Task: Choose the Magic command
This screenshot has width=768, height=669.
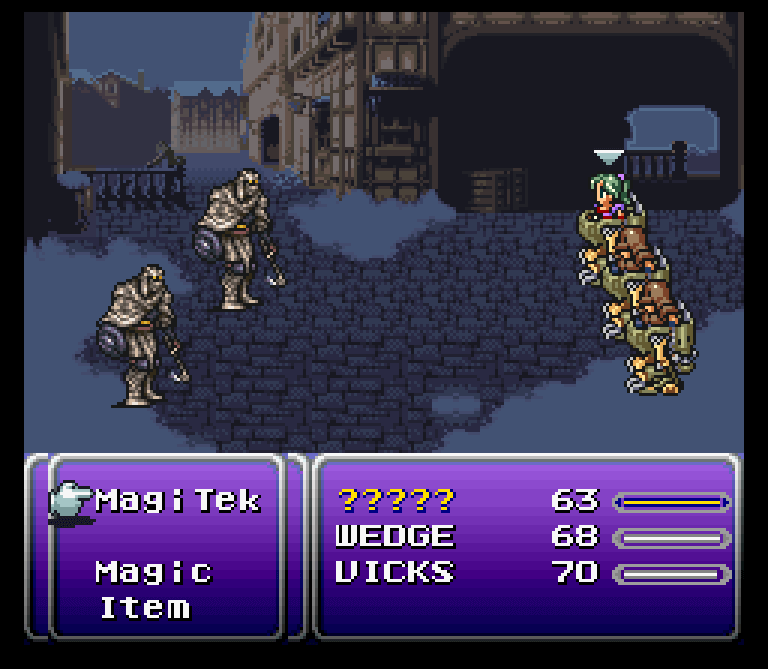Action: pyautogui.click(x=154, y=572)
